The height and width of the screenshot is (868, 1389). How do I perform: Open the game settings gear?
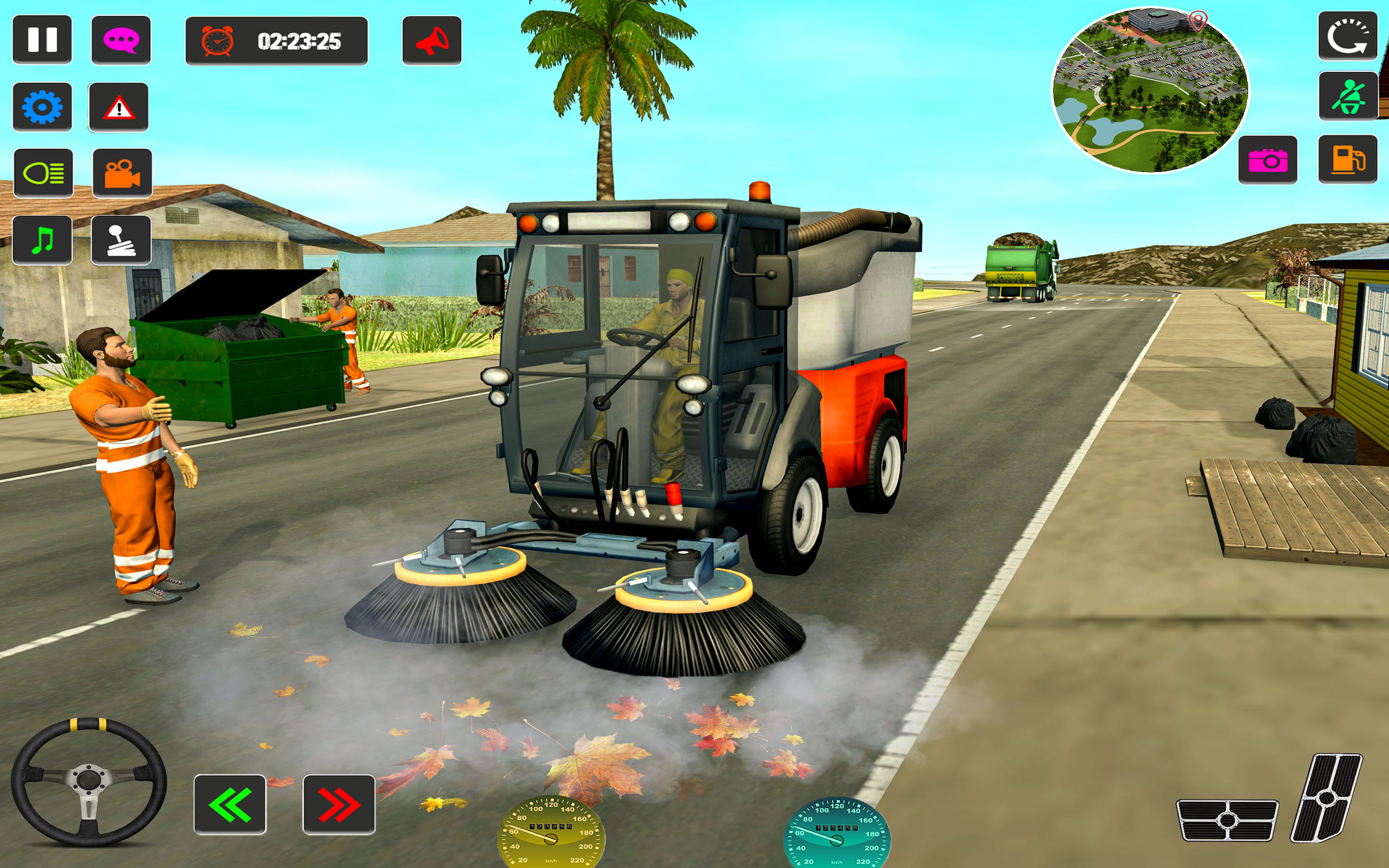[x=42, y=108]
